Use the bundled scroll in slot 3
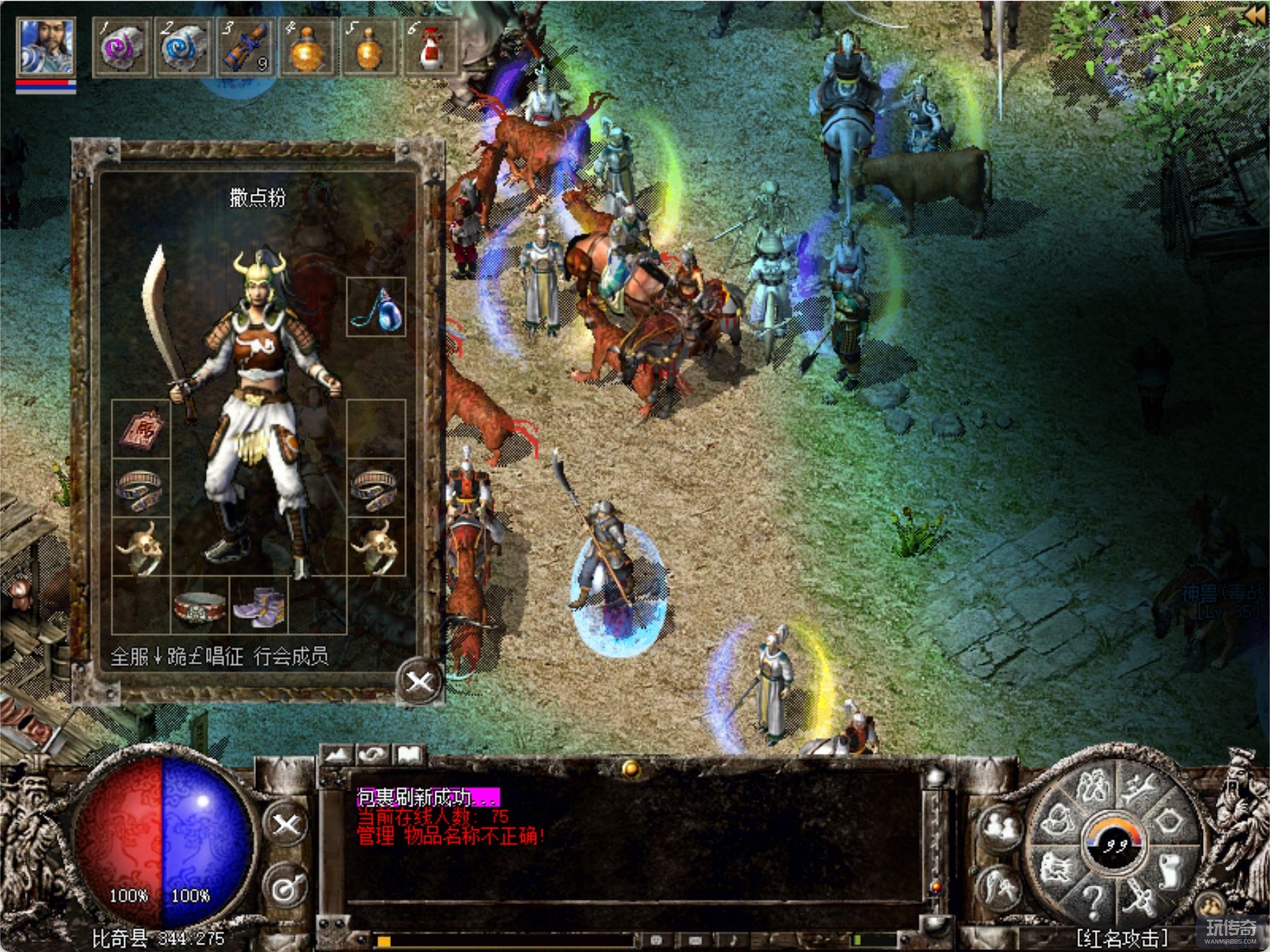The image size is (1270, 952). [x=244, y=48]
